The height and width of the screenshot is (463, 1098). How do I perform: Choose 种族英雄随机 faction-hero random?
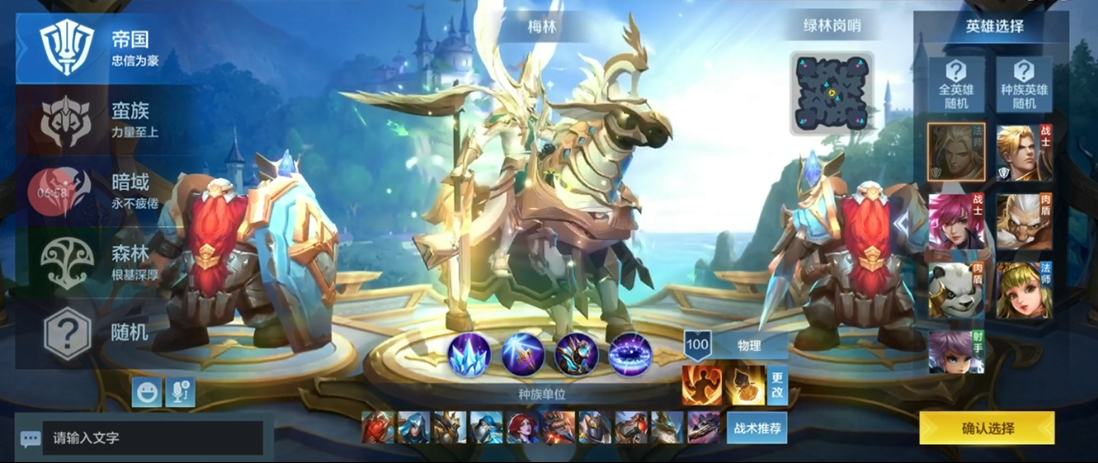pos(1024,84)
